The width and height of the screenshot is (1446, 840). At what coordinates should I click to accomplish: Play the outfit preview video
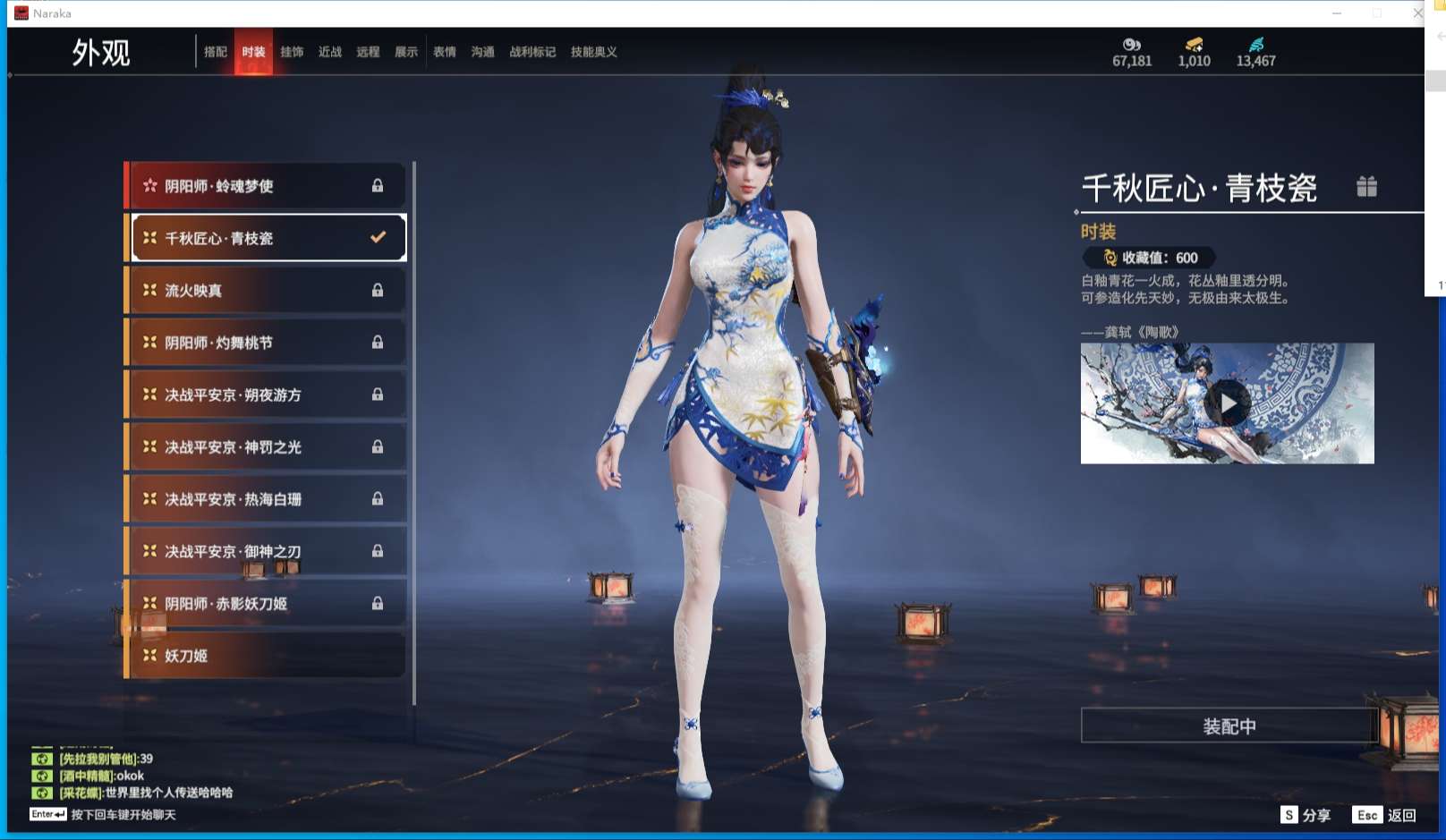pos(1227,403)
